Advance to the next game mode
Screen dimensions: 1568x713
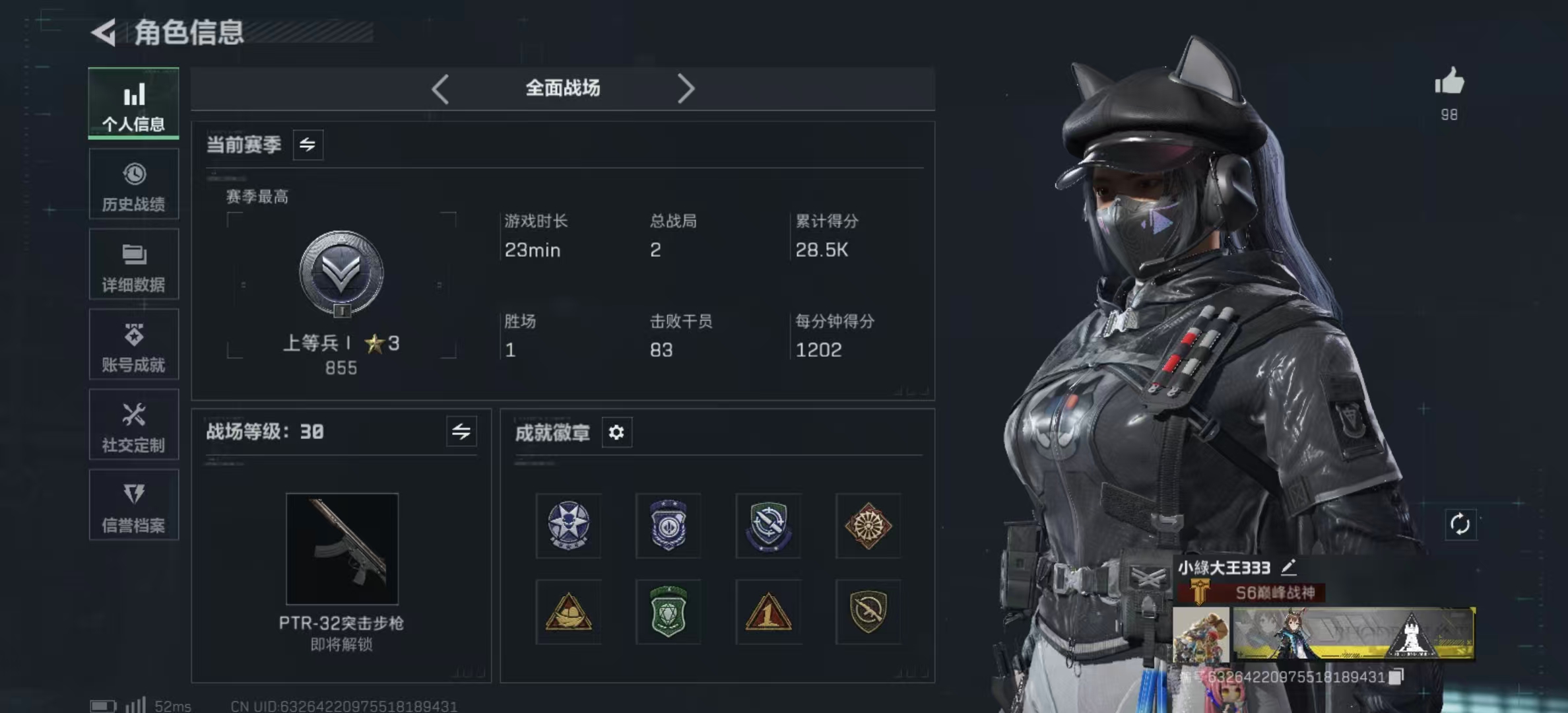tap(687, 88)
